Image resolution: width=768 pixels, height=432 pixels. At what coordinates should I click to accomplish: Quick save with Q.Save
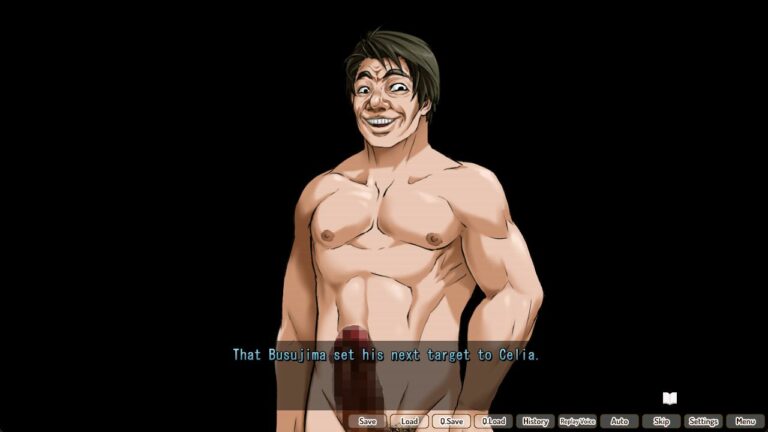(x=451, y=421)
